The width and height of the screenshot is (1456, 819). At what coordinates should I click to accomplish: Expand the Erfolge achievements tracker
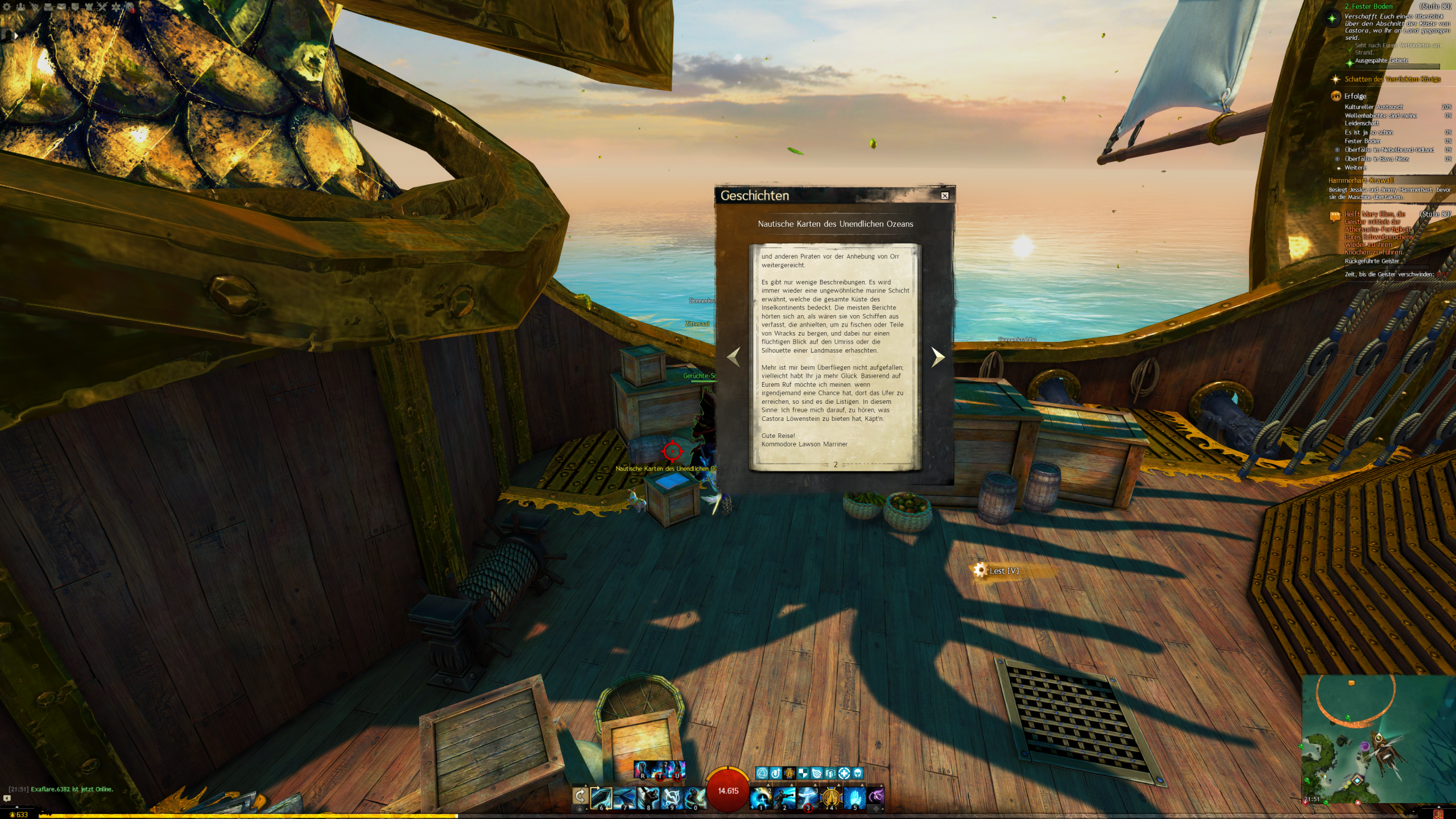coord(1355,96)
